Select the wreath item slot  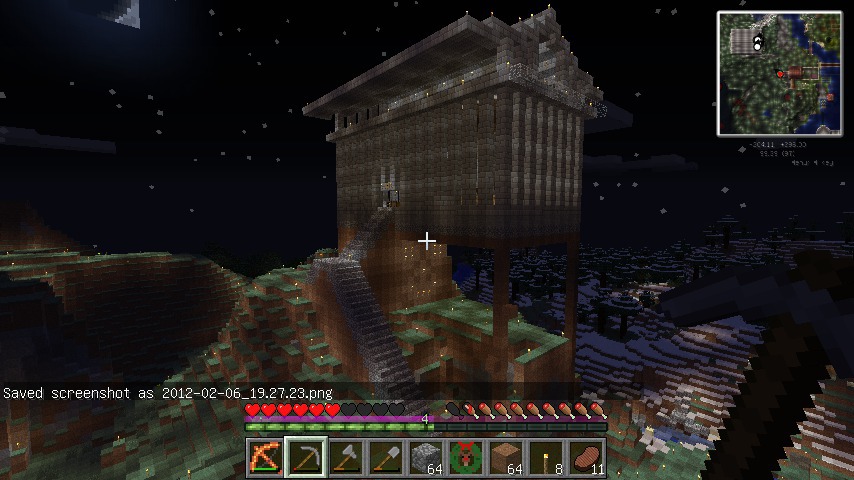[x=465, y=458]
